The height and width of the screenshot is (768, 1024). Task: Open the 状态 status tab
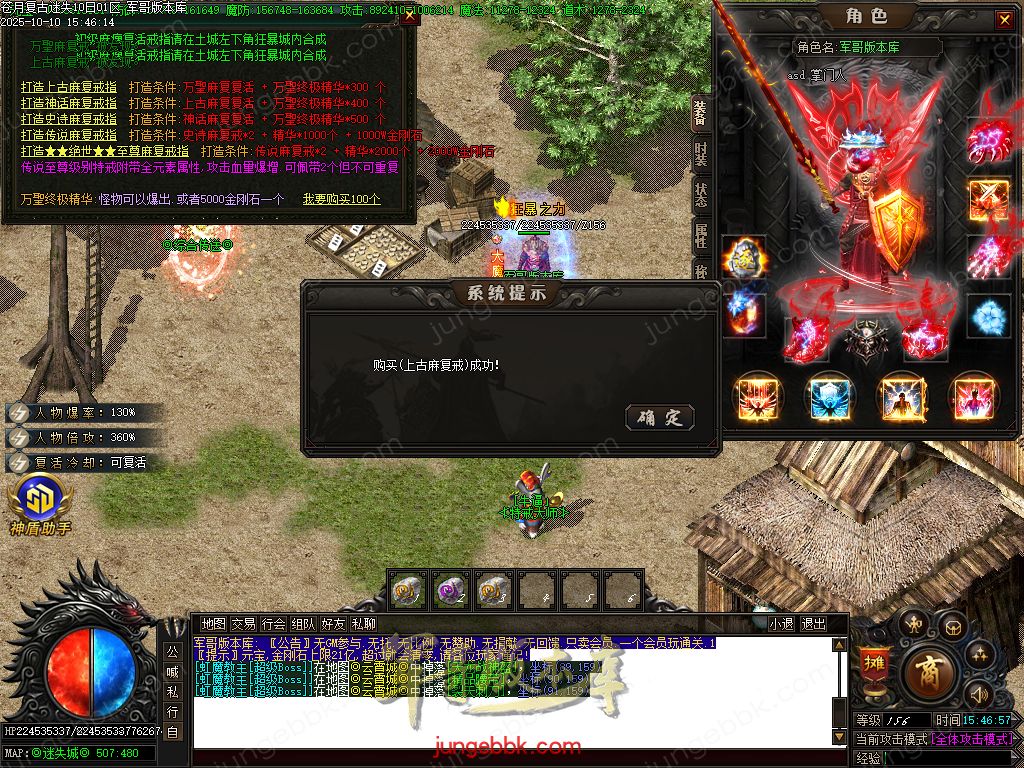[x=701, y=194]
